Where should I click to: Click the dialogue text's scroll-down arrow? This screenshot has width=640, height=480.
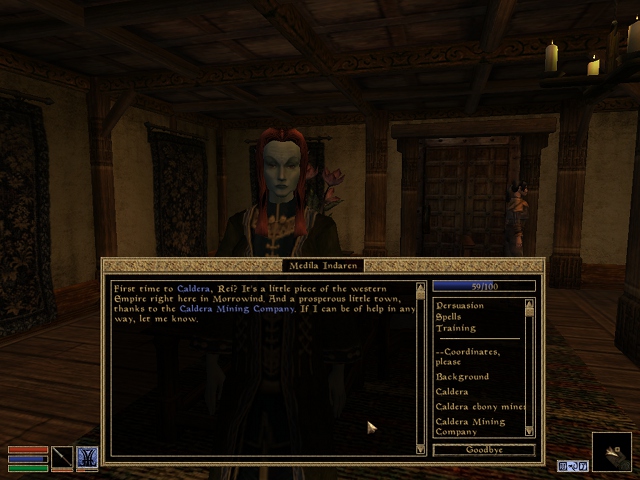point(420,450)
